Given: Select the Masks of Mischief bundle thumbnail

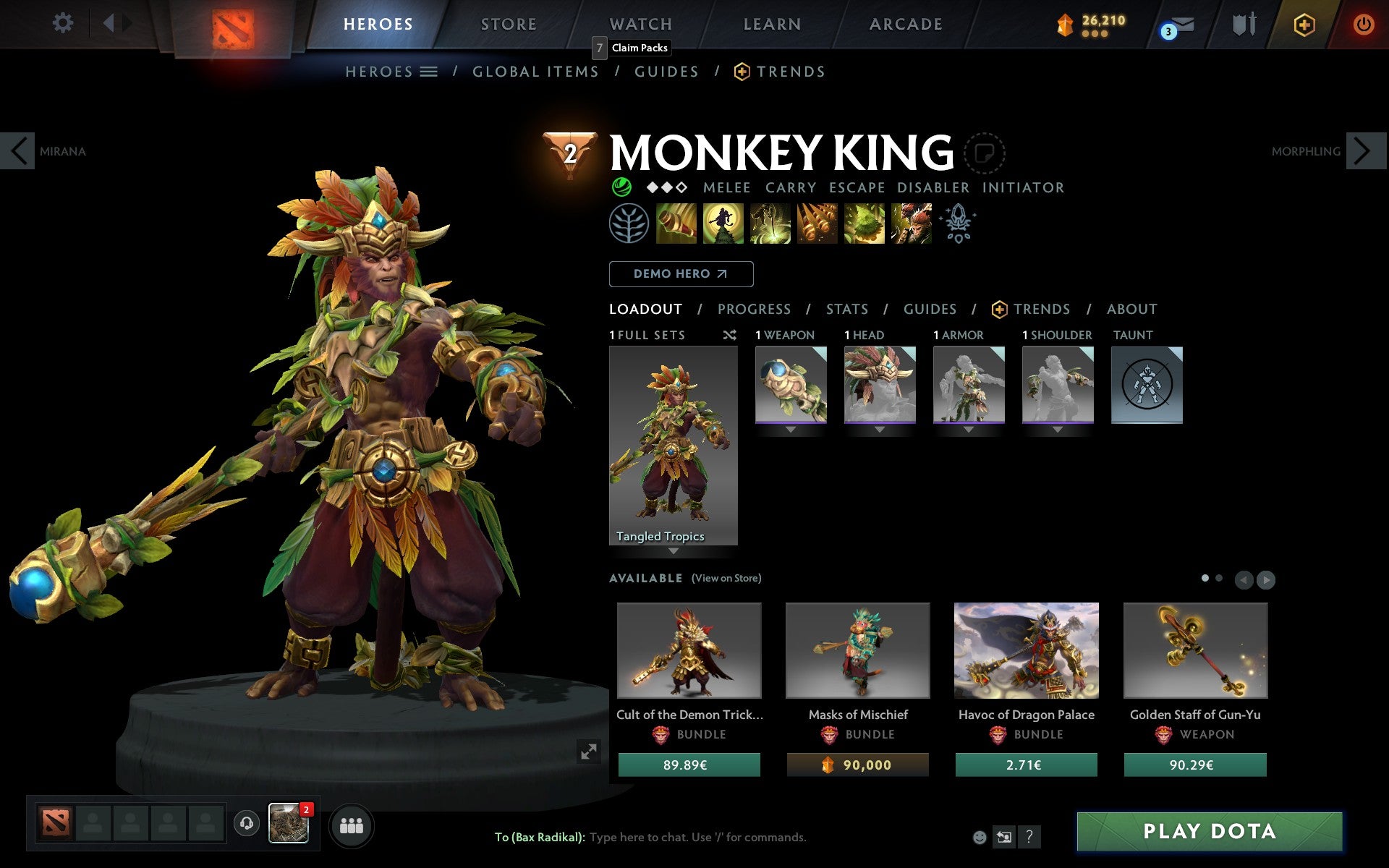Looking at the screenshot, I should (857, 650).
